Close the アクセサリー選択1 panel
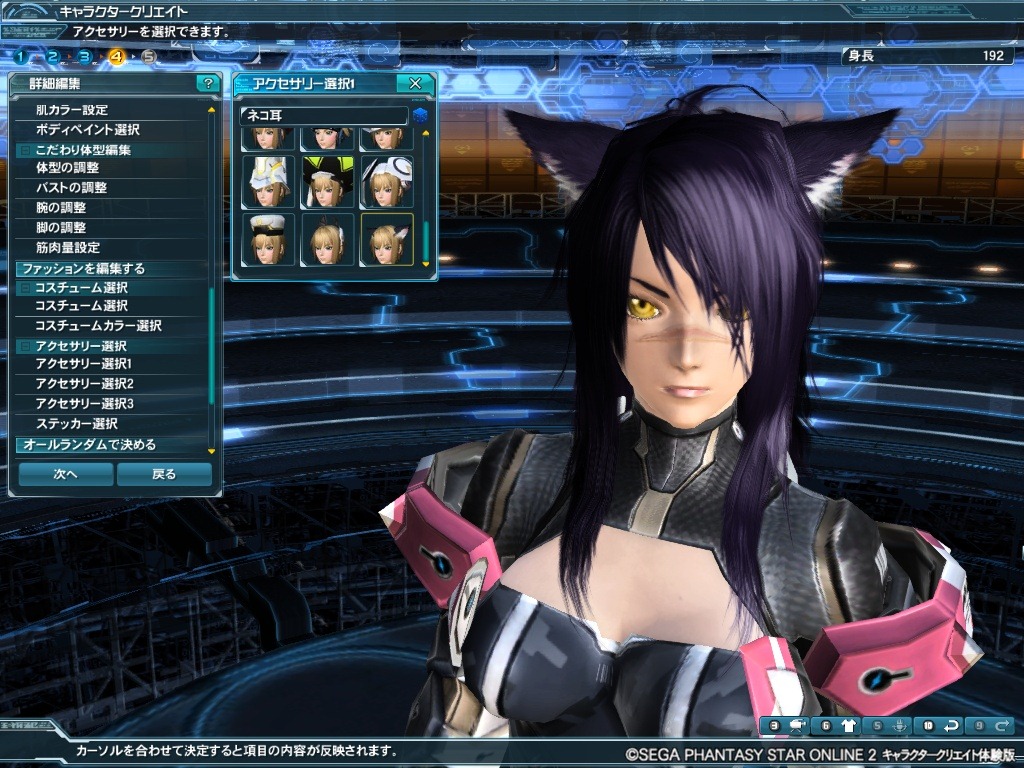Screen dimensions: 1024x768 [x=415, y=83]
